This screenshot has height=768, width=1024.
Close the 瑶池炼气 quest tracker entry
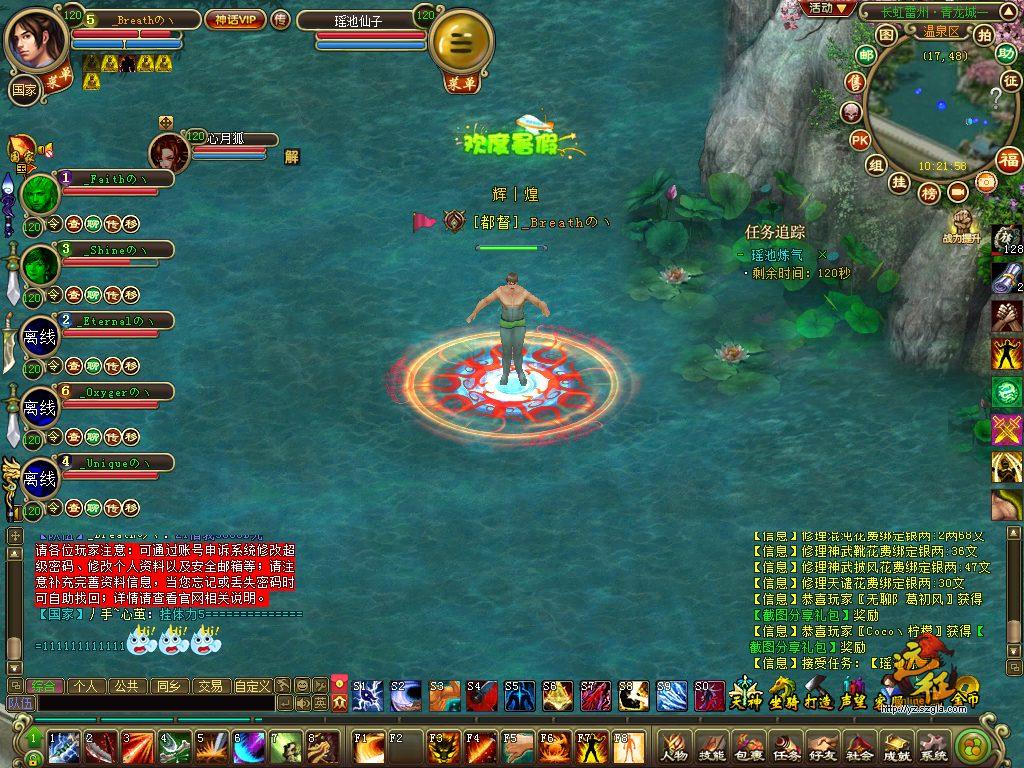(x=822, y=255)
